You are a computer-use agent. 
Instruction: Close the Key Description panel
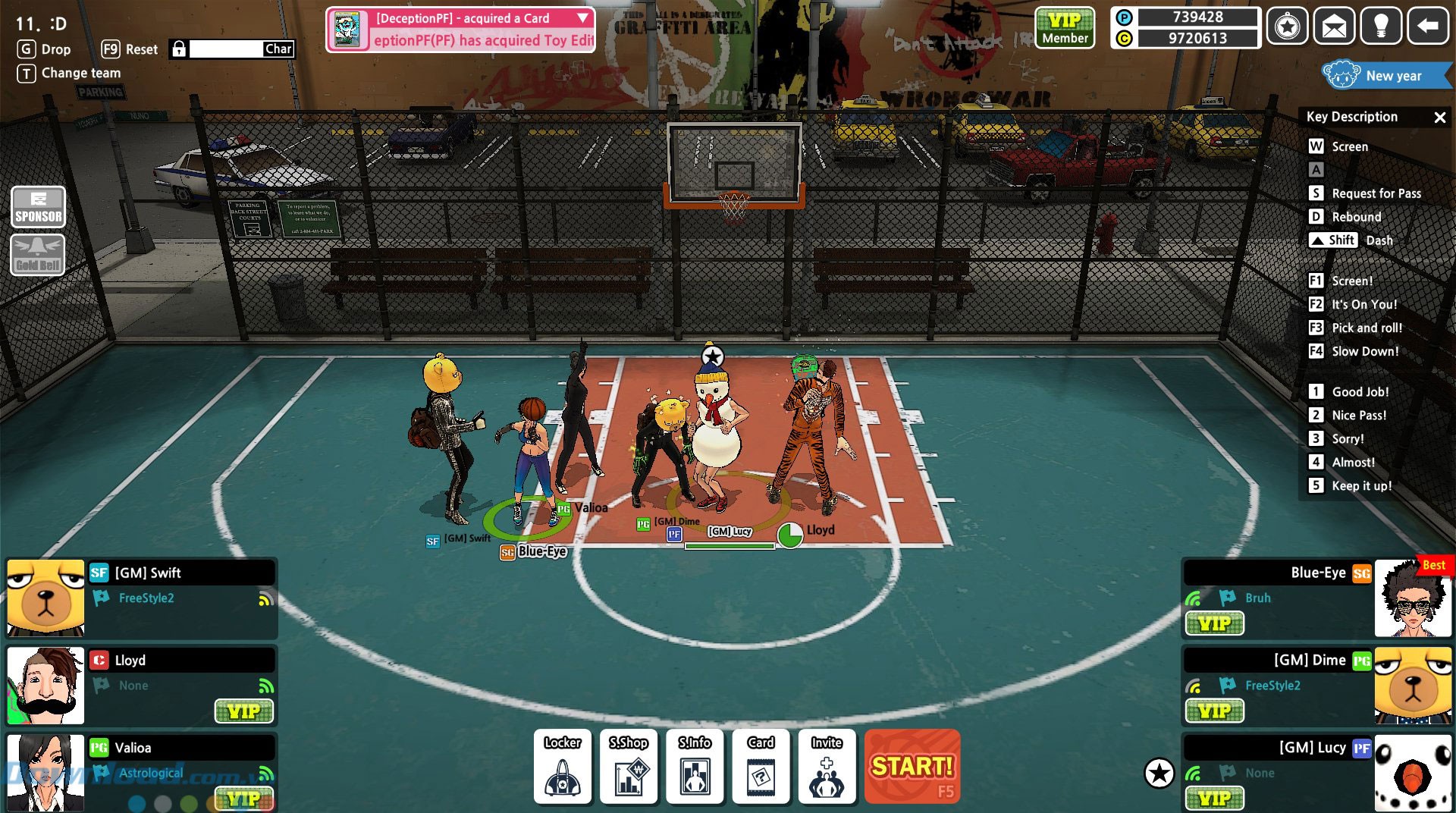[1439, 118]
